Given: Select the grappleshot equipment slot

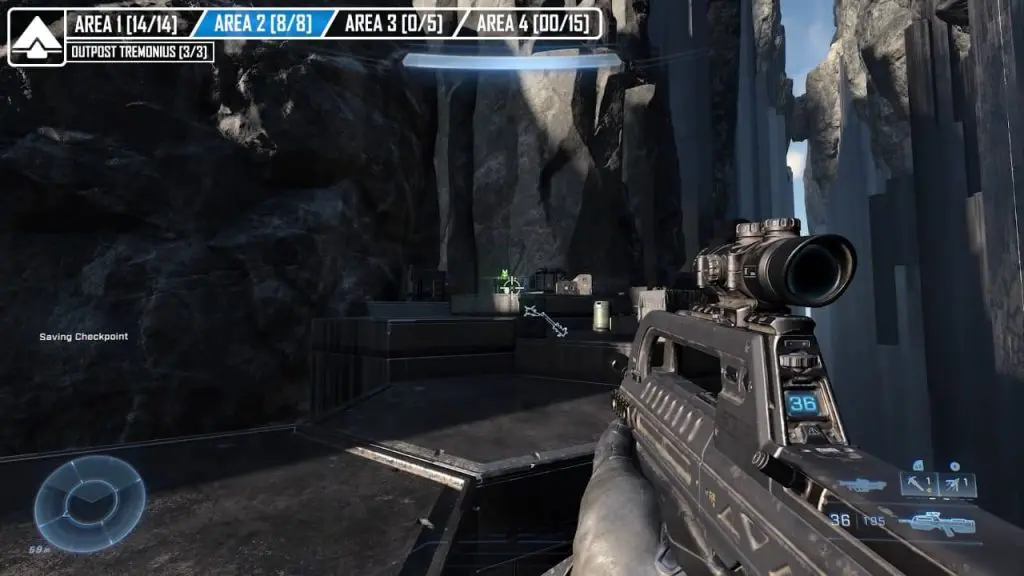Looking at the screenshot, I should click(x=918, y=484).
